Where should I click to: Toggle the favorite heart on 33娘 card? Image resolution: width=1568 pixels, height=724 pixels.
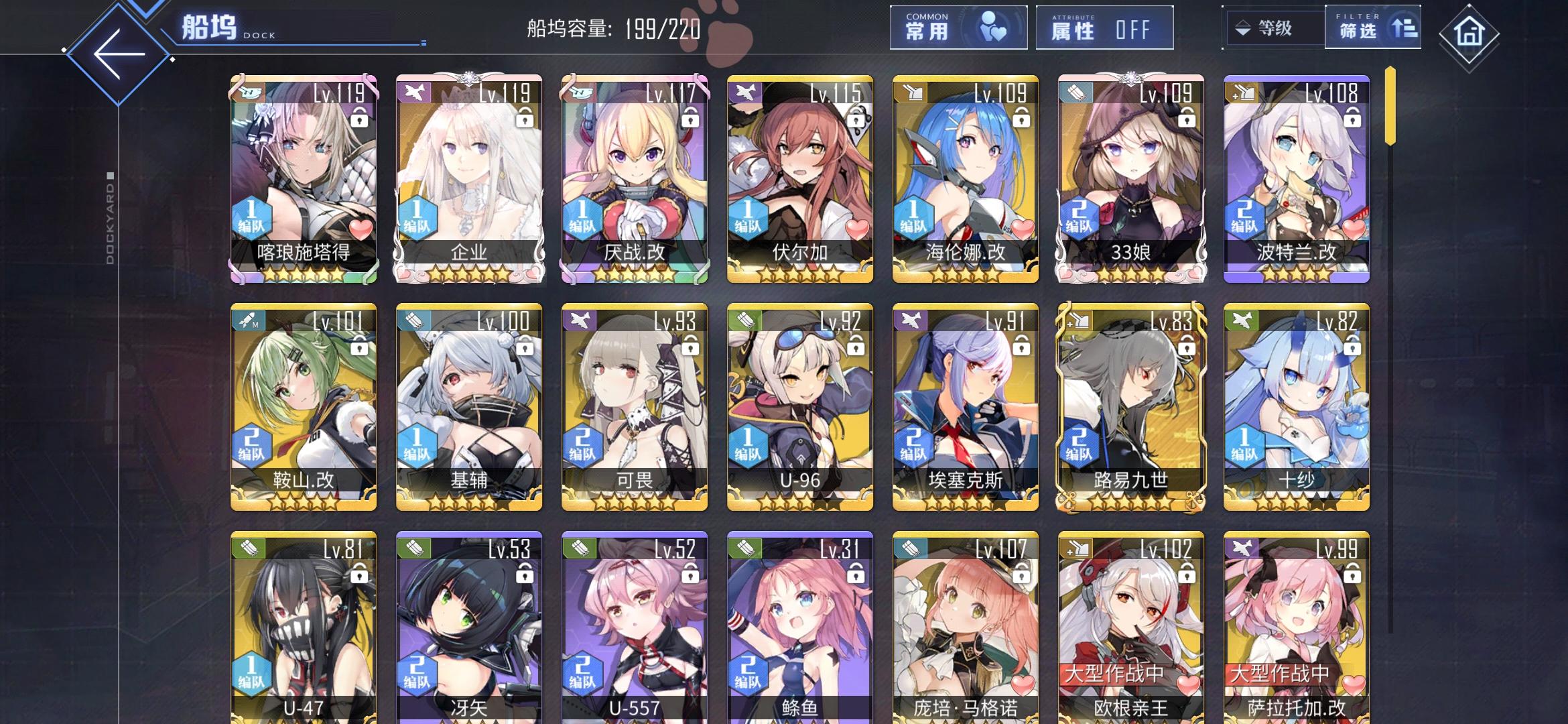click(x=1186, y=227)
